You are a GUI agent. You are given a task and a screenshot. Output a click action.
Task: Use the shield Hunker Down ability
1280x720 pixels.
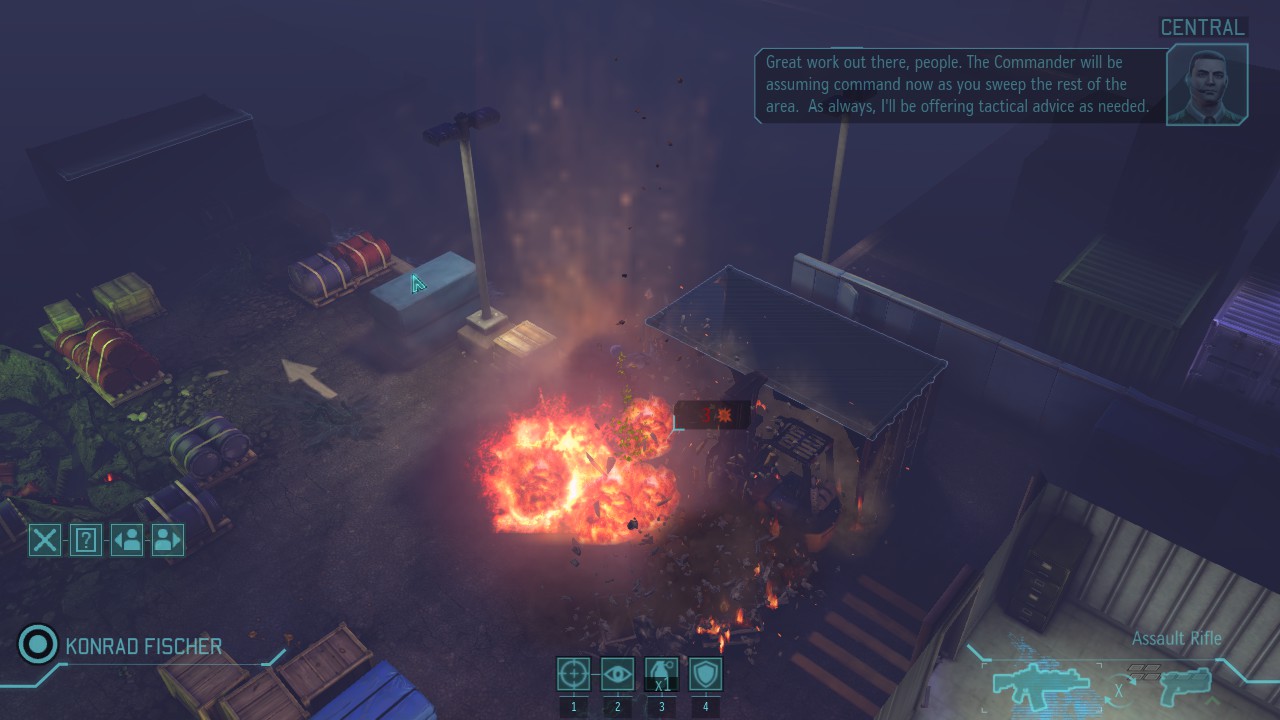(705, 674)
